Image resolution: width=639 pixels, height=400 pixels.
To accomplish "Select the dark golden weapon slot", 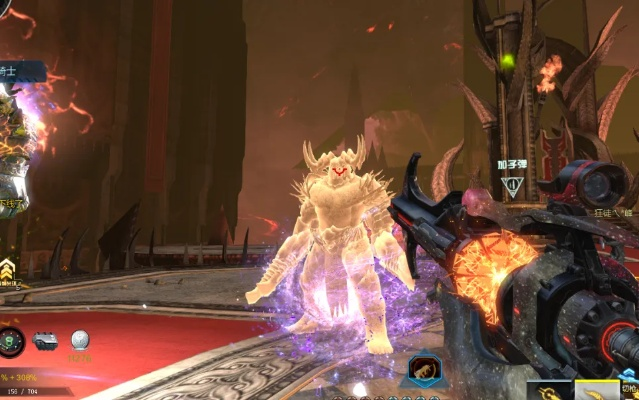I will click(x=549, y=390).
